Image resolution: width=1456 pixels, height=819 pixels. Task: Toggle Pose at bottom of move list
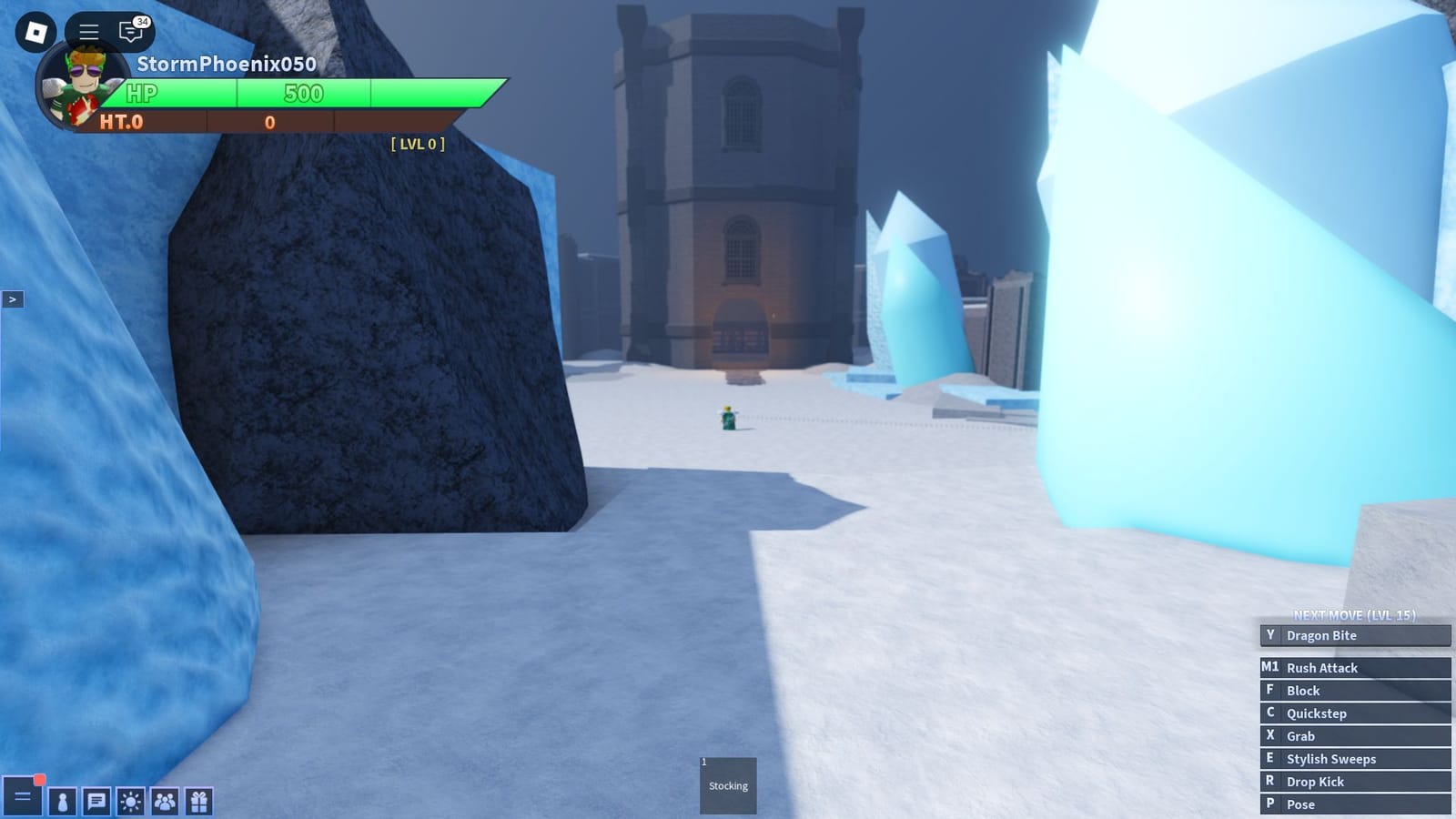click(x=1354, y=804)
